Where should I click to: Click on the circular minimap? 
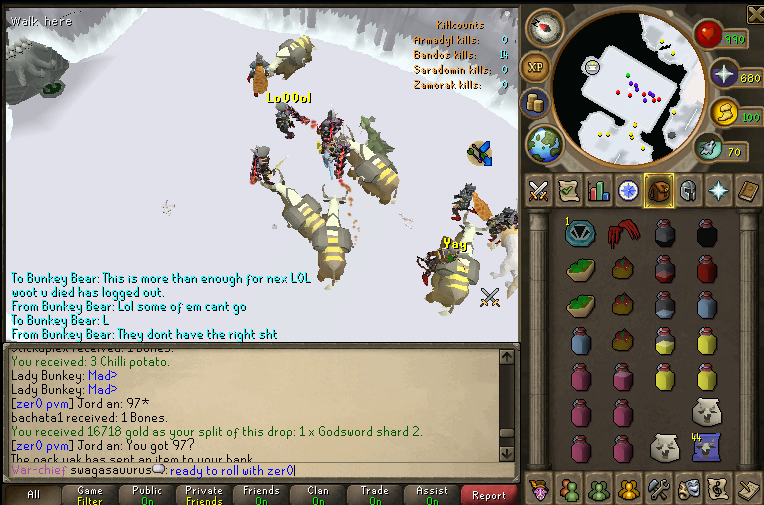pyautogui.click(x=628, y=92)
